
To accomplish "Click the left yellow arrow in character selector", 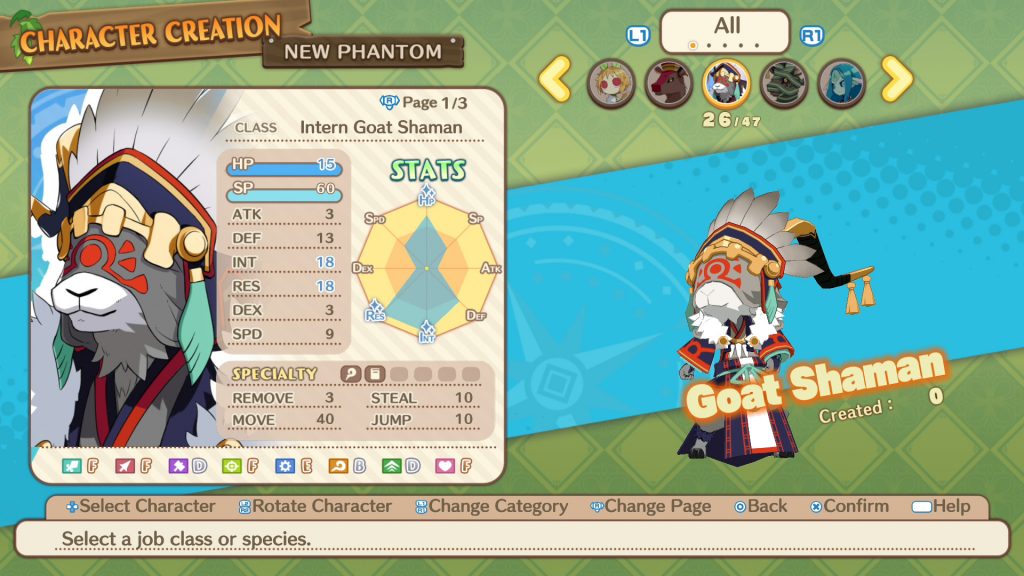I will (555, 79).
